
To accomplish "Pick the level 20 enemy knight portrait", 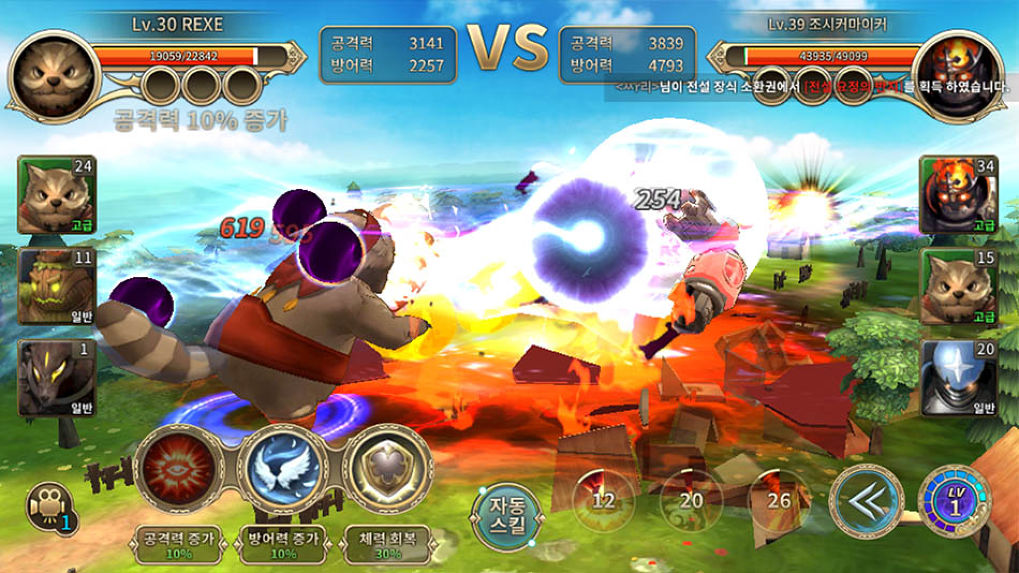I will [957, 378].
